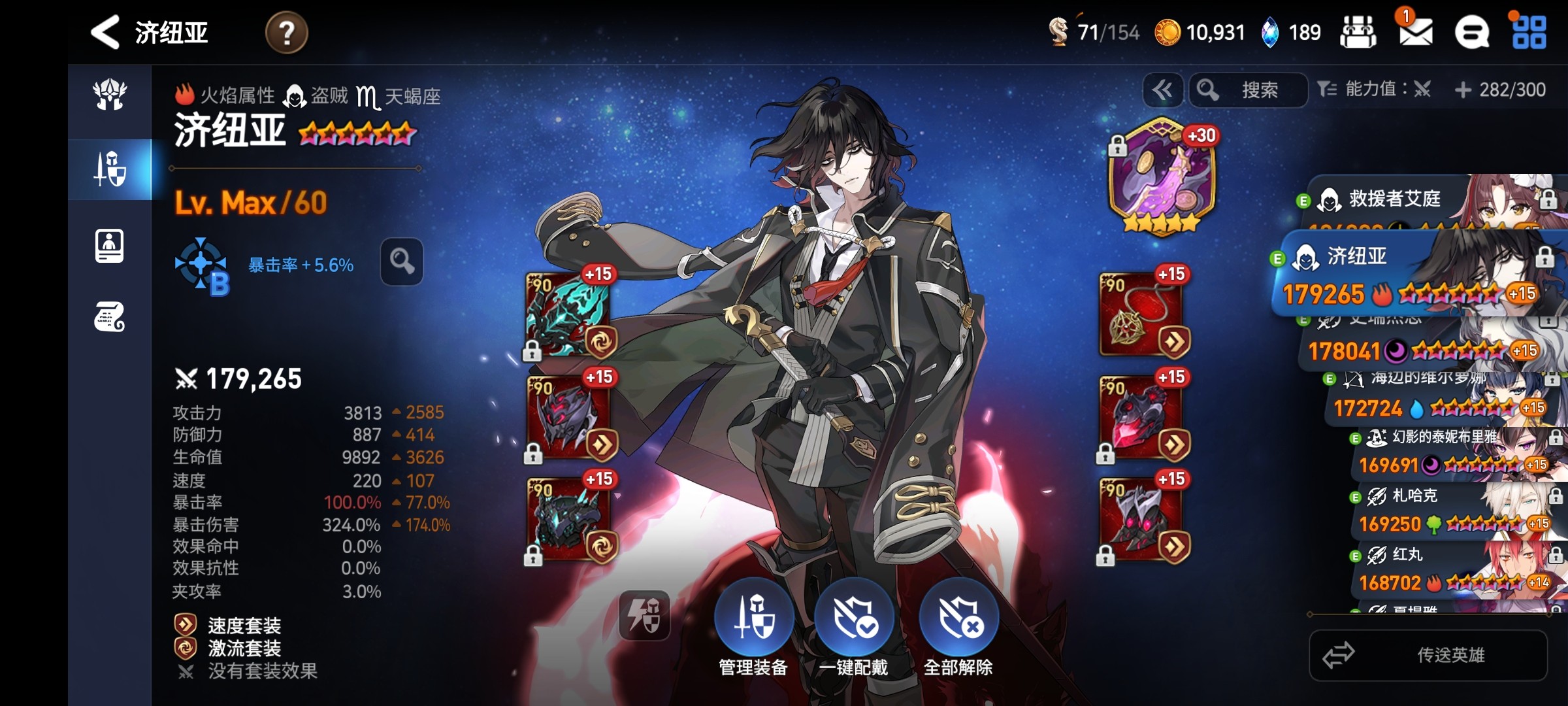Screen dimensions: 1568x706
Task: Inspect imprint details with magnifier button
Action: pyautogui.click(x=402, y=261)
